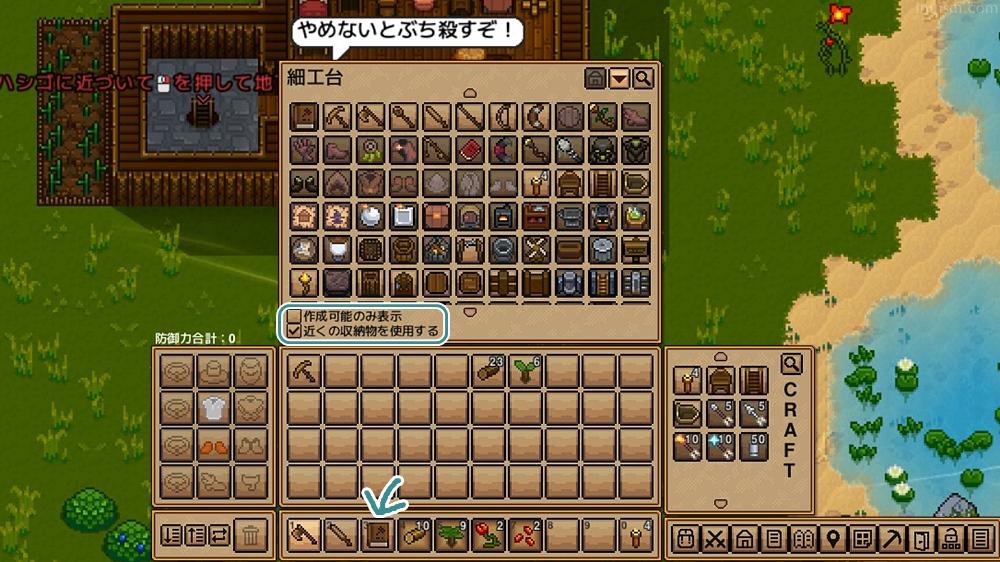This screenshot has height=562, width=1000.
Task: Click the crossed swords toolbar button
Action: (715, 538)
